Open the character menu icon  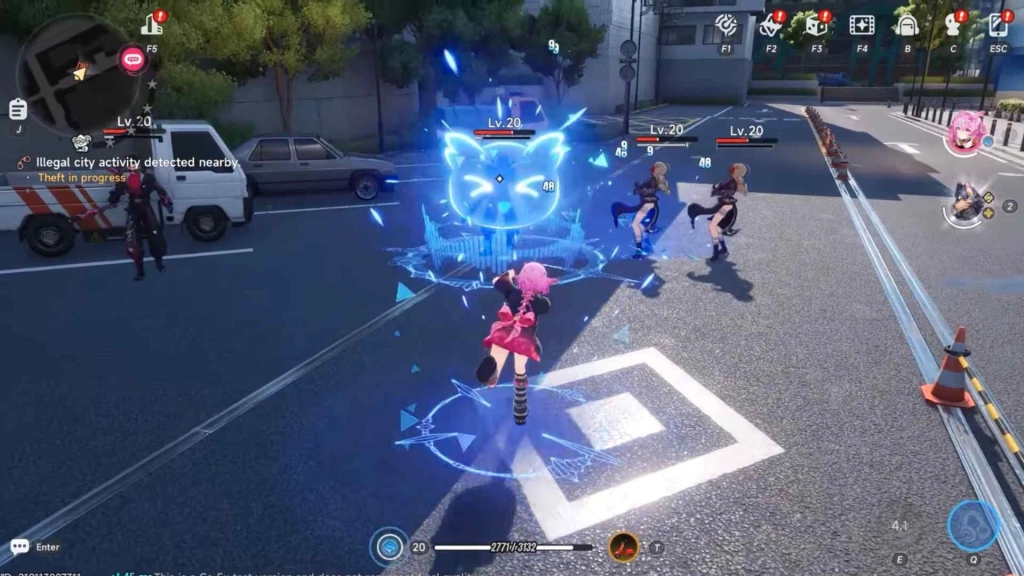pos(953,25)
